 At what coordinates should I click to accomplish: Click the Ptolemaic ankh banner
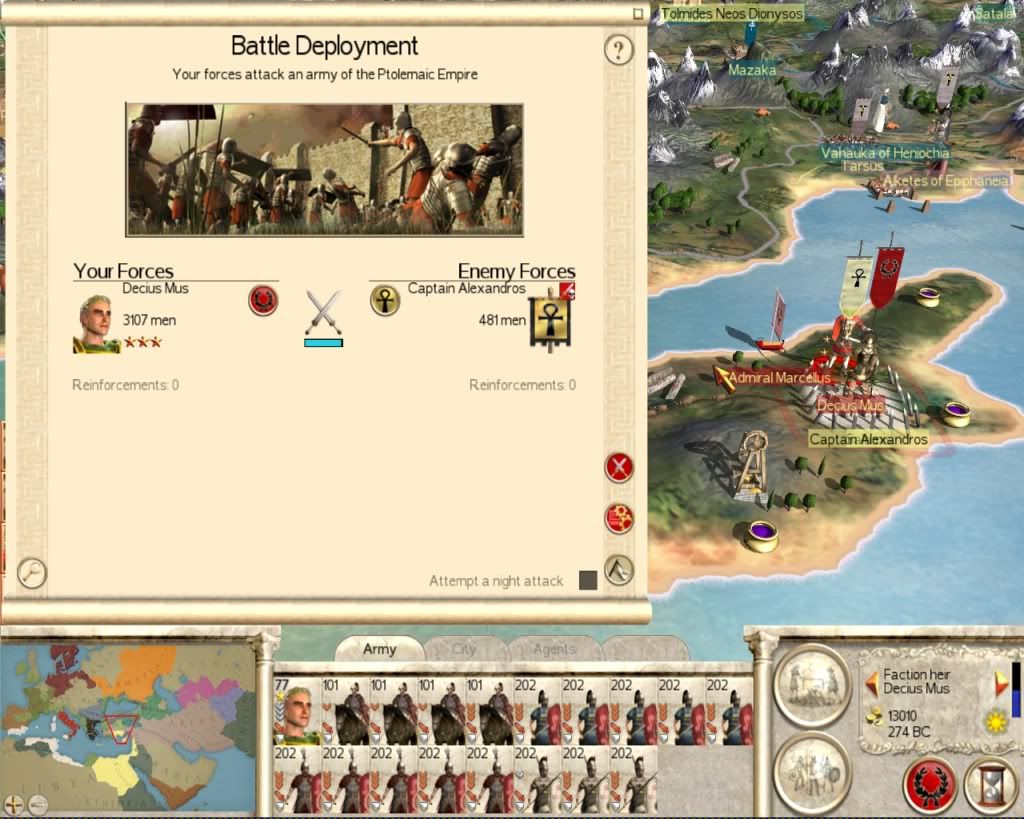click(x=549, y=320)
